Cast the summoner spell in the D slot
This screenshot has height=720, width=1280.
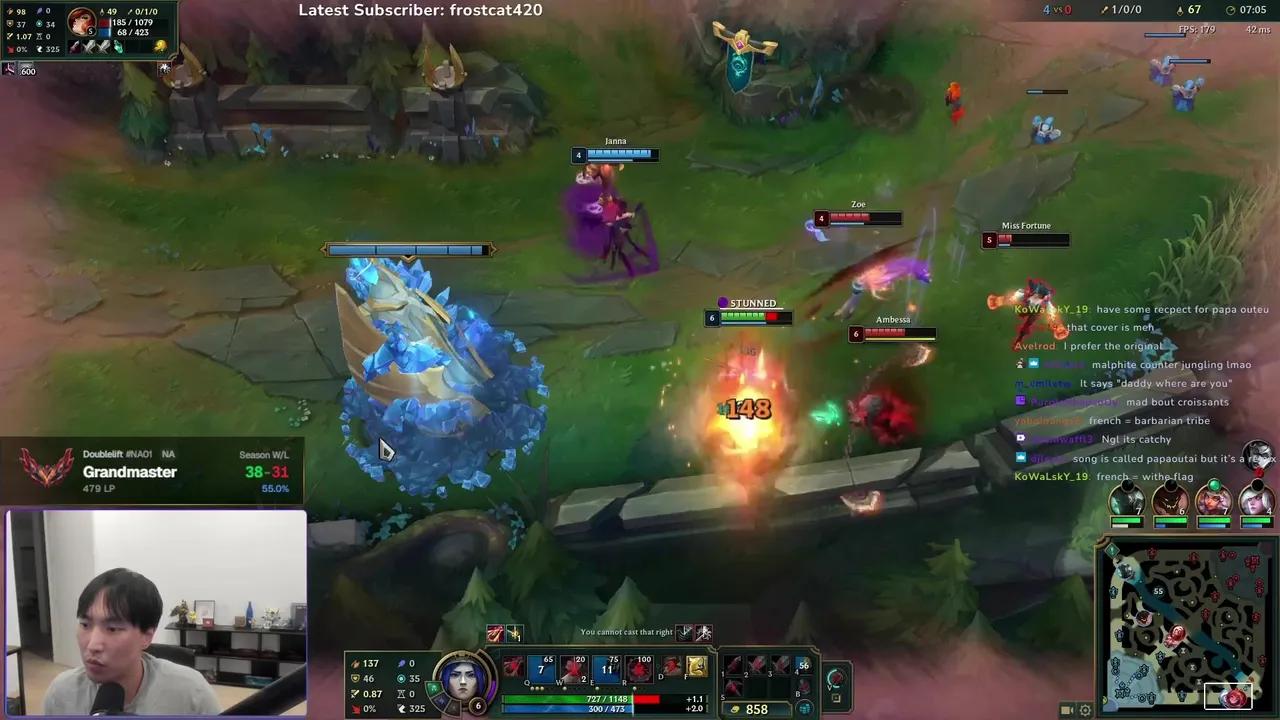[671, 664]
